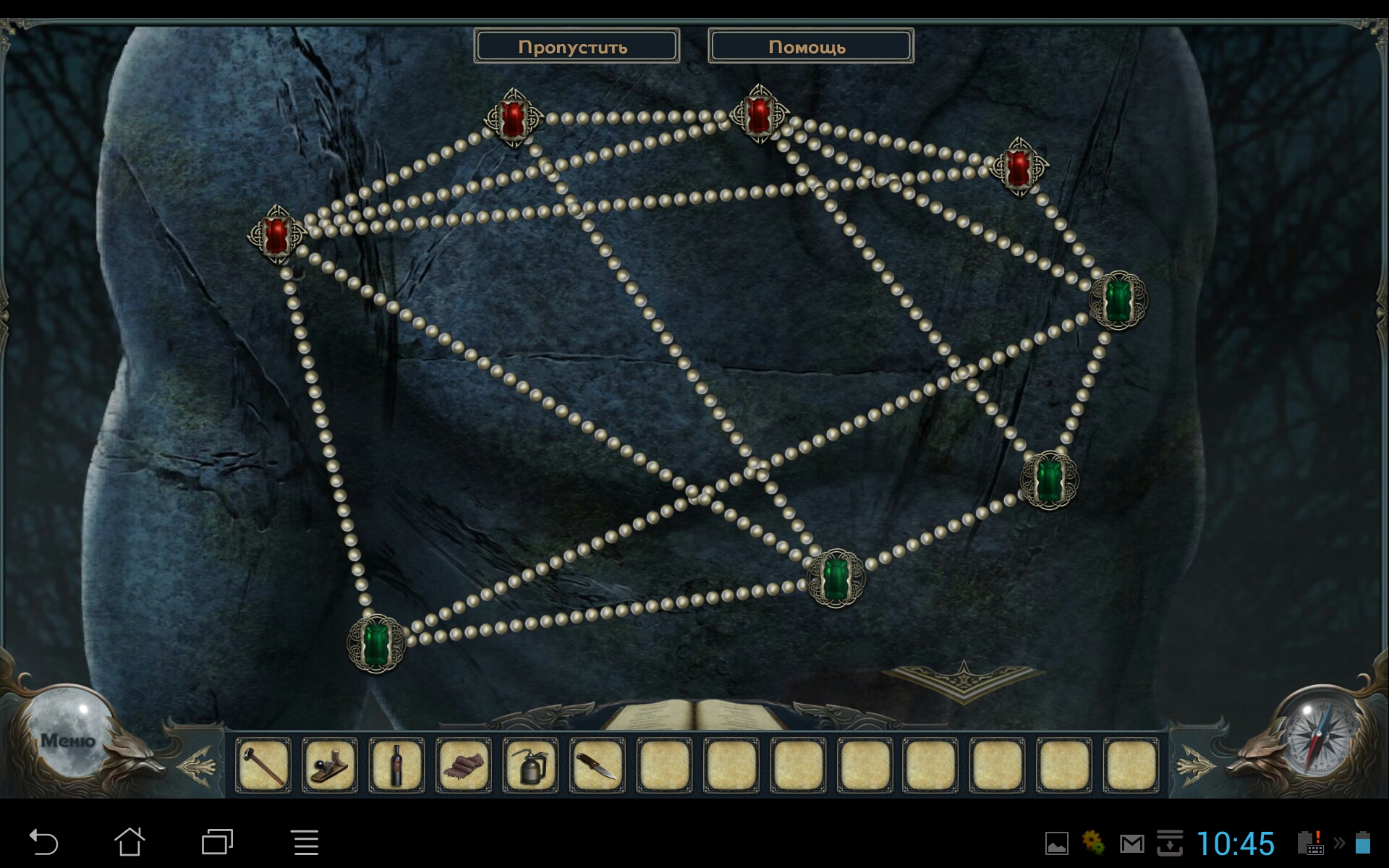The width and height of the screenshot is (1389, 868).
Task: Open the Помощь (Help) button
Action: pos(810,46)
